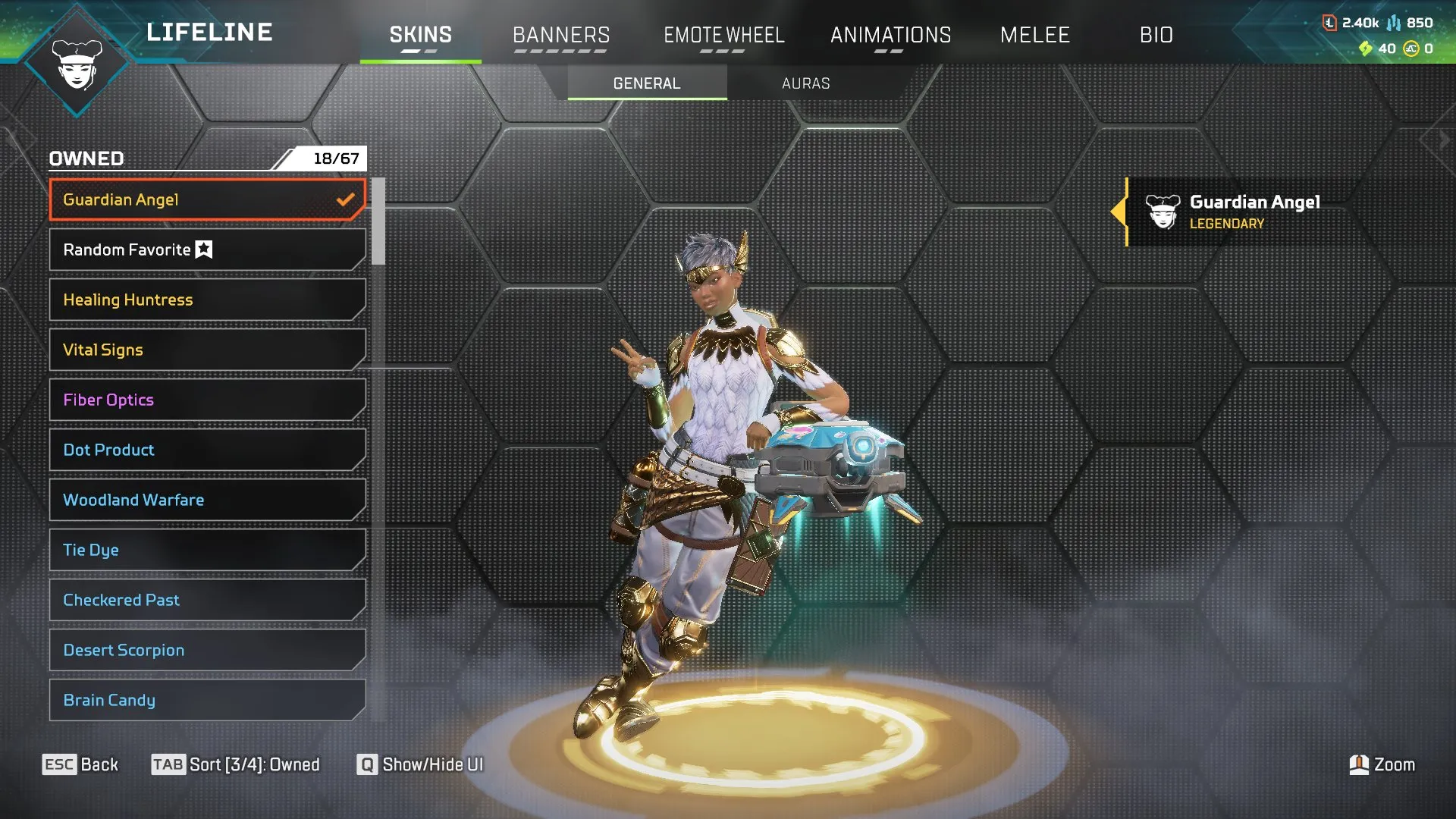Viewport: 1456px width, 819px height.
Task: Toggle the favorite star on Random Favorite
Action: pyautogui.click(x=202, y=249)
